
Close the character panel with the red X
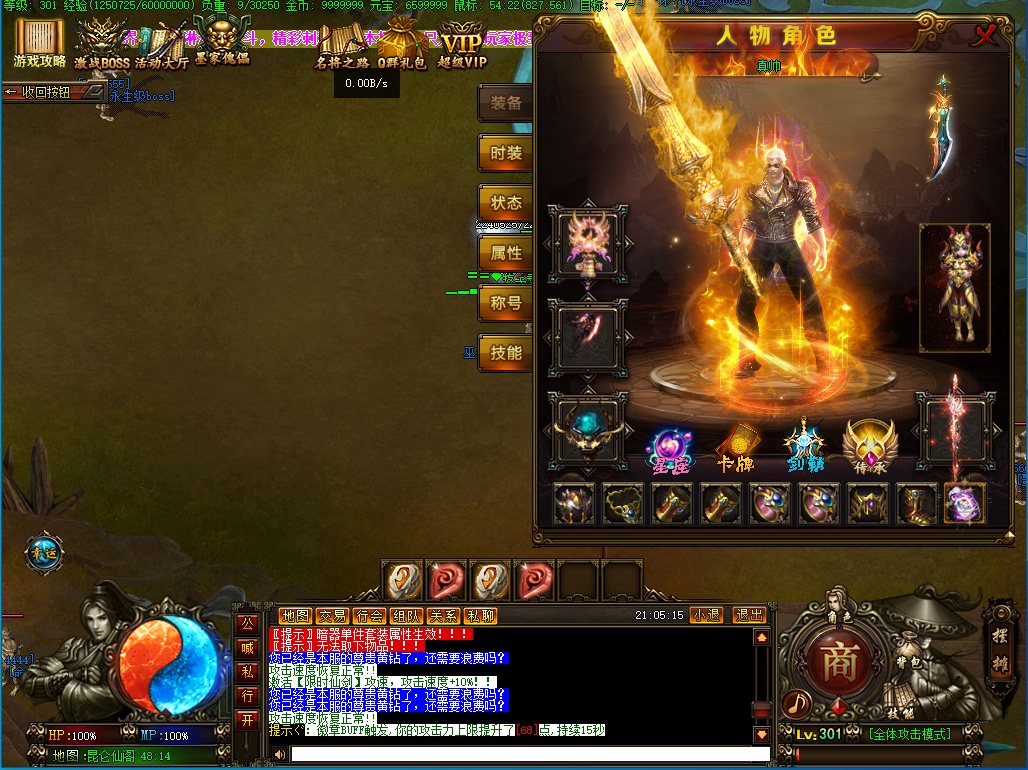(x=986, y=36)
